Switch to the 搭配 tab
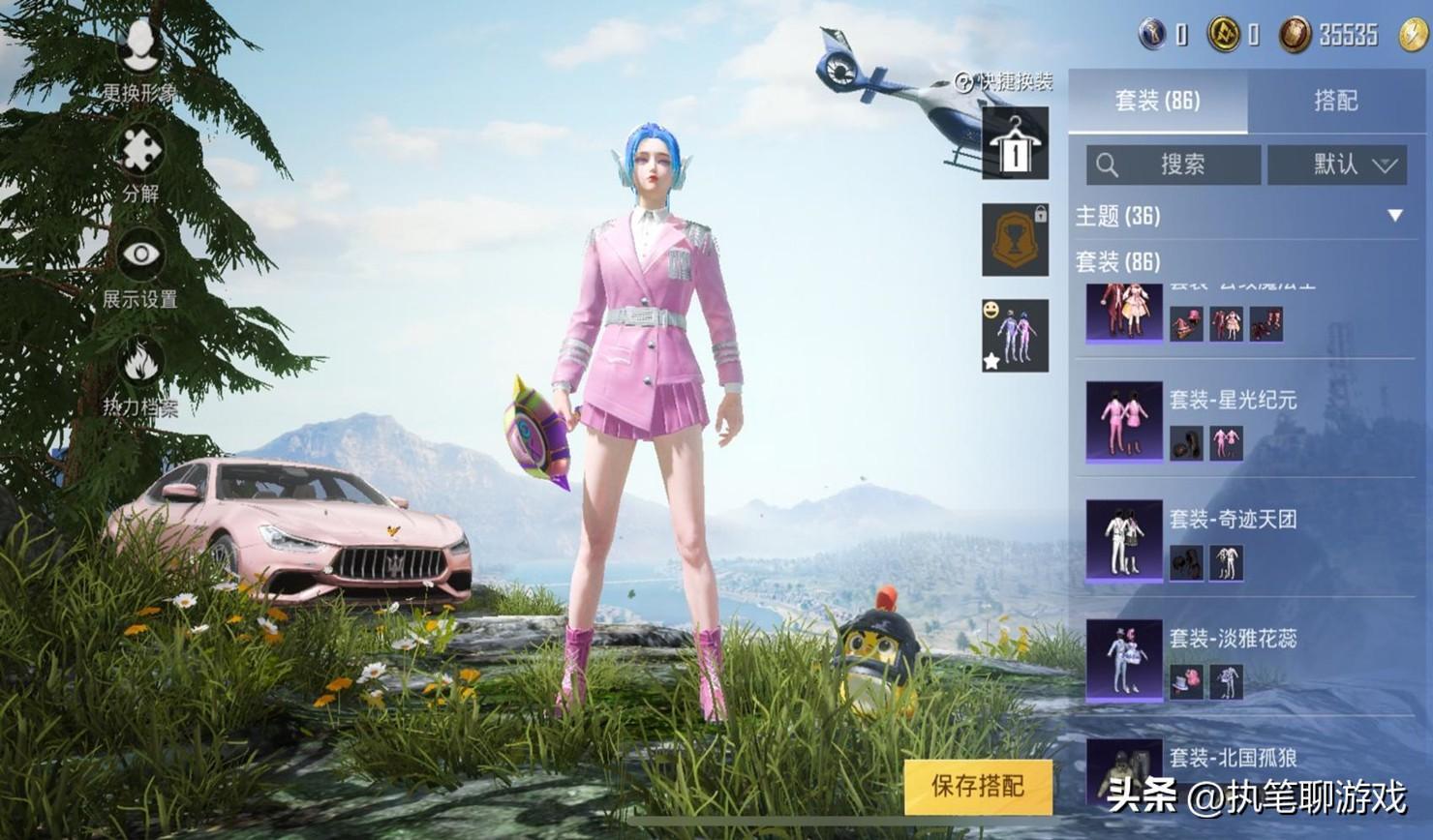 tap(1335, 101)
